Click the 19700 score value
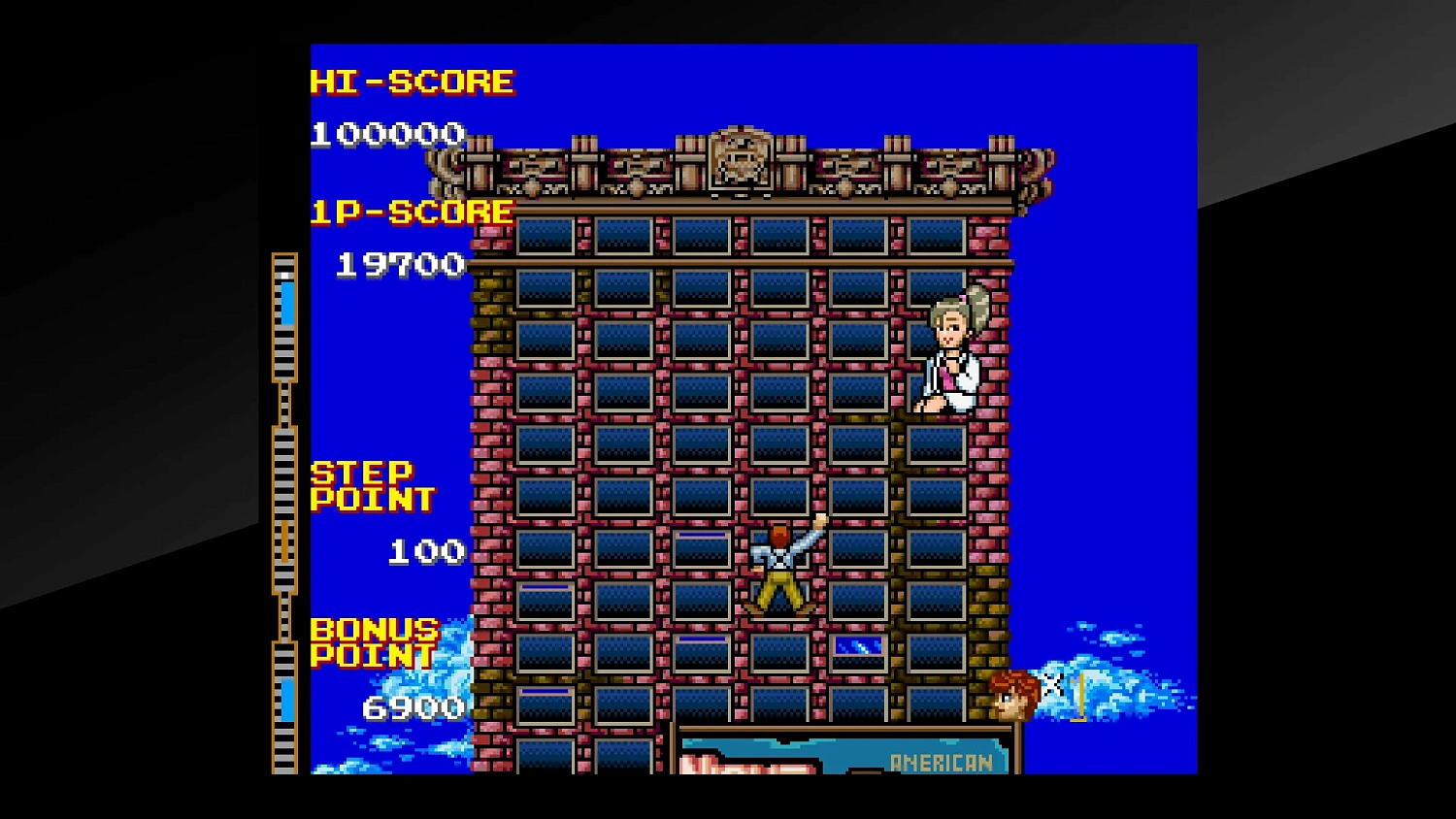 point(402,264)
